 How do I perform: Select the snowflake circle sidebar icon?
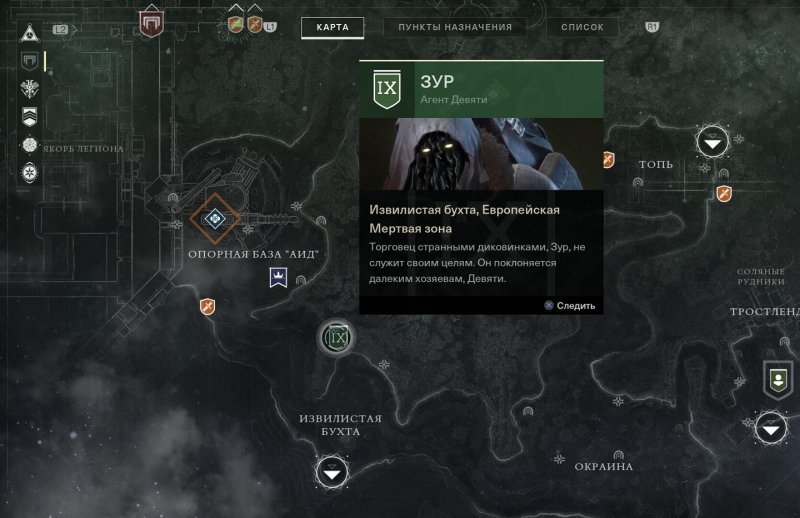30,173
